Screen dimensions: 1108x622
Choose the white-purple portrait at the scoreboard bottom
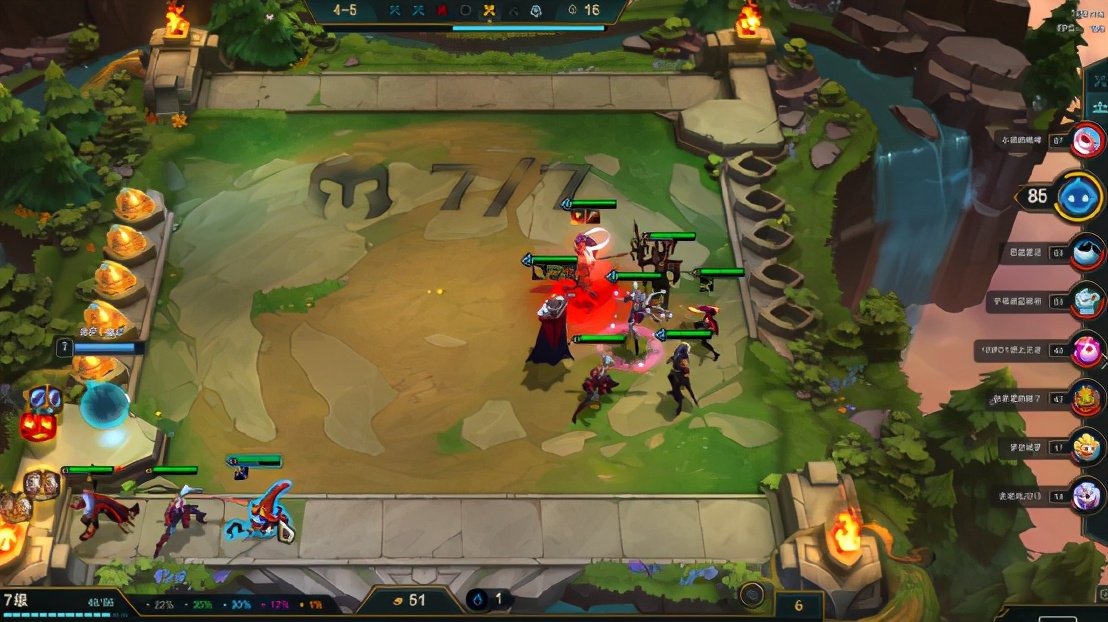coord(1087,495)
